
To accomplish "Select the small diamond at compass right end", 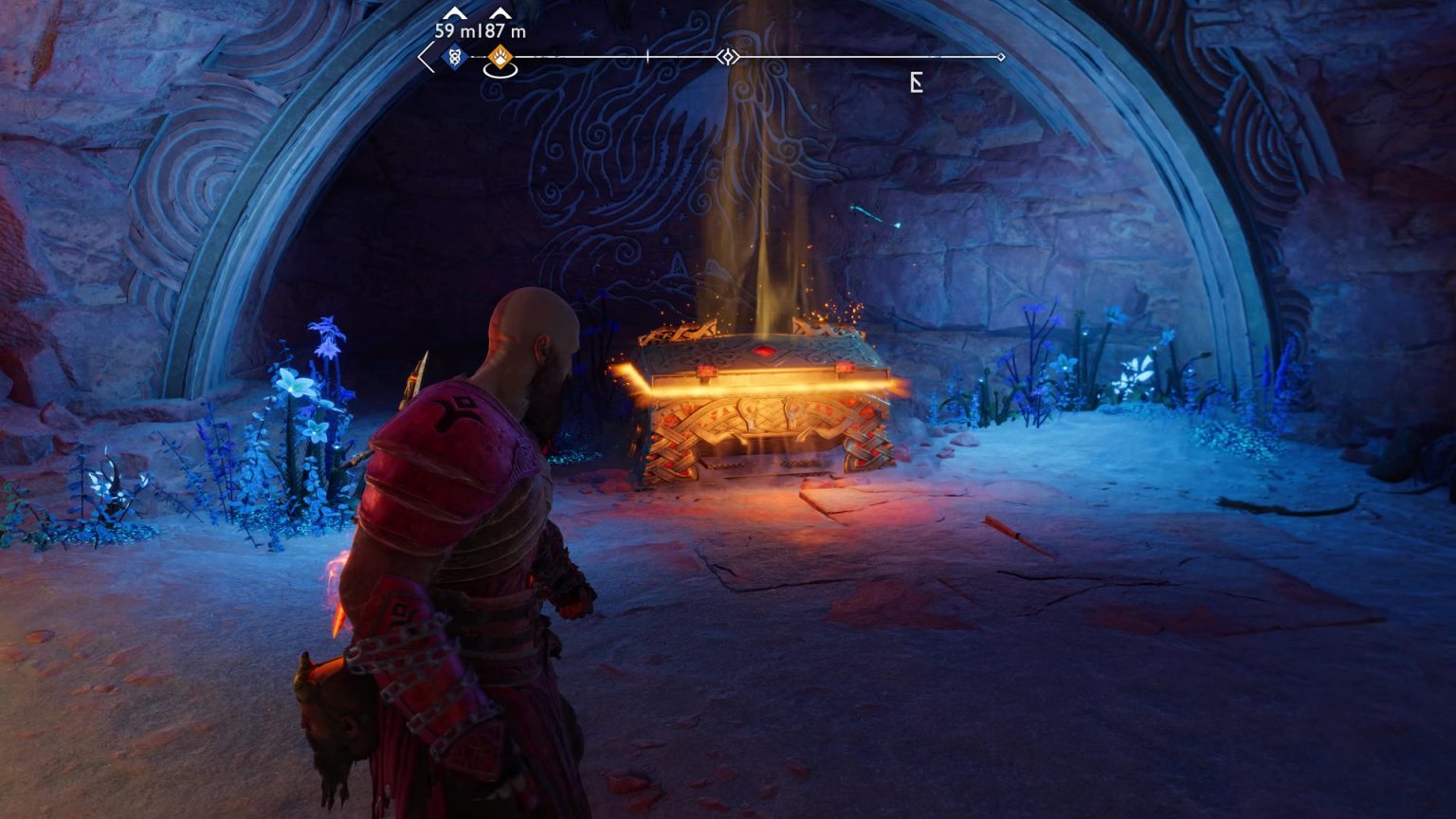I will pyautogui.click(x=1001, y=56).
